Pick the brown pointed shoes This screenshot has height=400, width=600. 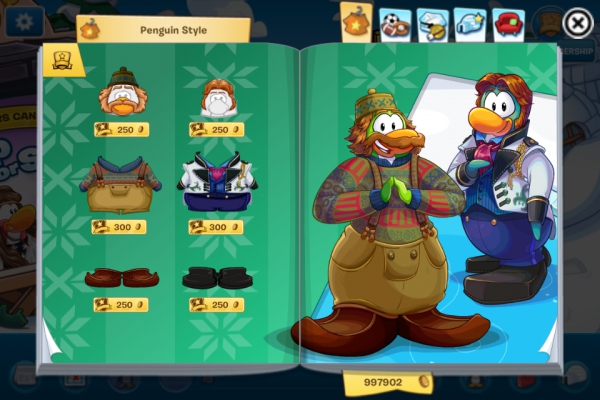[x=119, y=277]
